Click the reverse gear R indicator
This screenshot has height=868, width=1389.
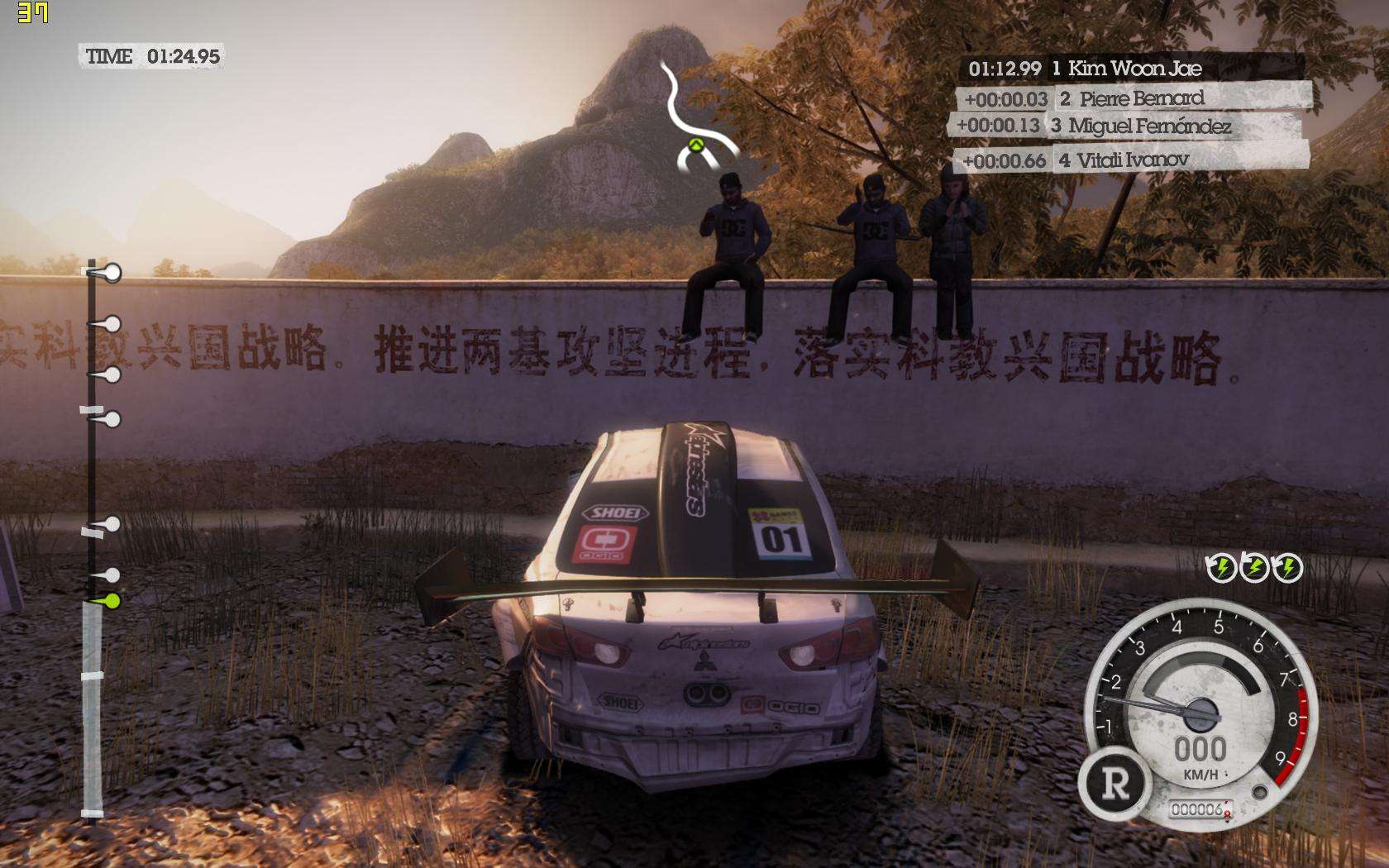1115,784
